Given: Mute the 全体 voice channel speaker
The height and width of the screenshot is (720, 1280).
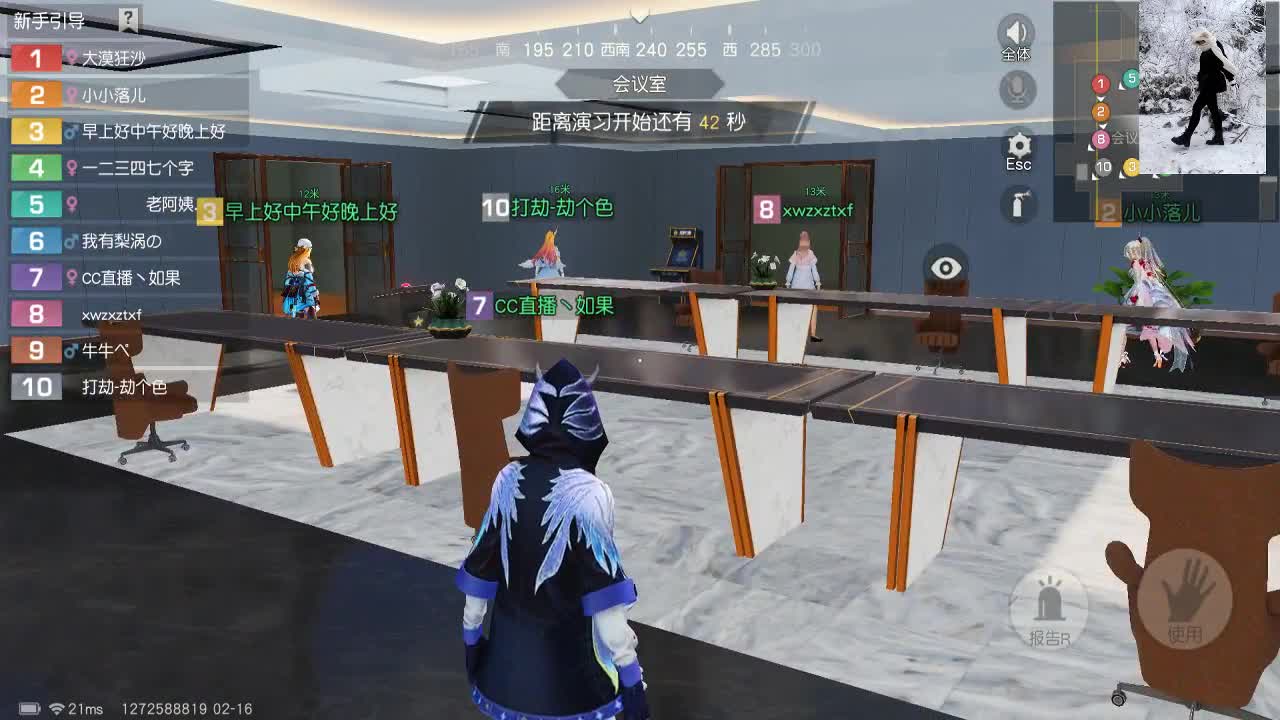Looking at the screenshot, I should [1016, 30].
